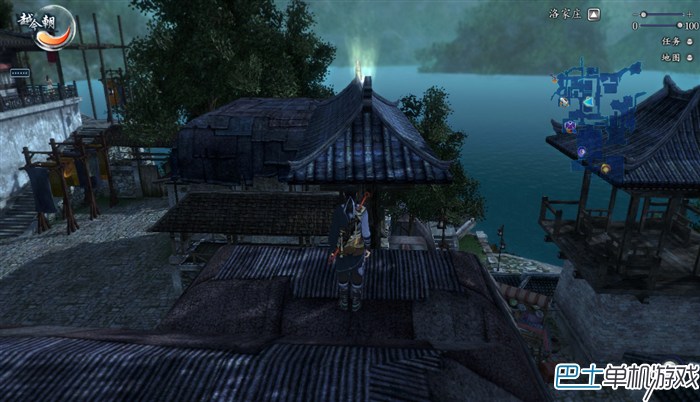Zoom out using the minimap minus sign
700x402 pixels.
pyautogui.click(x=636, y=14)
